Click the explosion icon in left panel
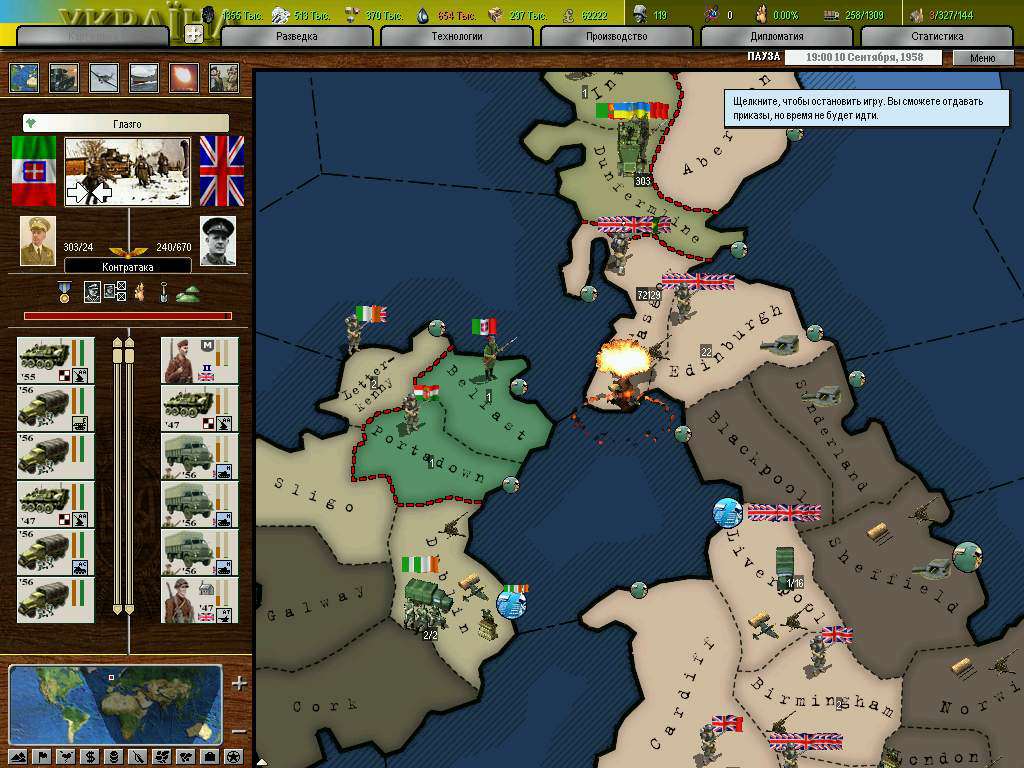Image resolution: width=1024 pixels, height=768 pixels. pos(183,78)
